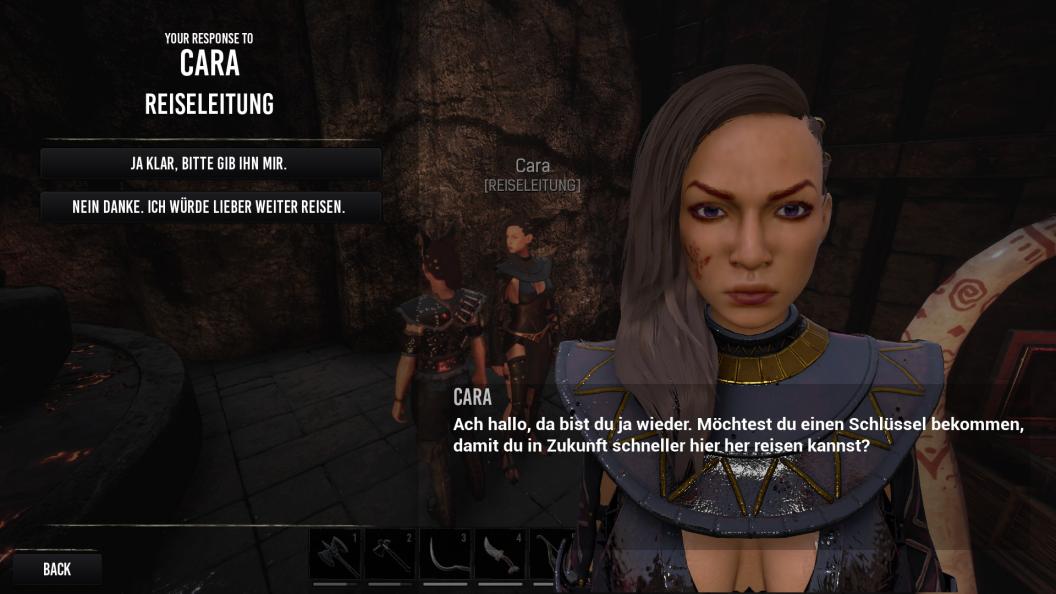Screen dimensions: 1056x594
Task: Select "Nein danke. Ich würde lieber weiter reisen."
Action: 209,208
